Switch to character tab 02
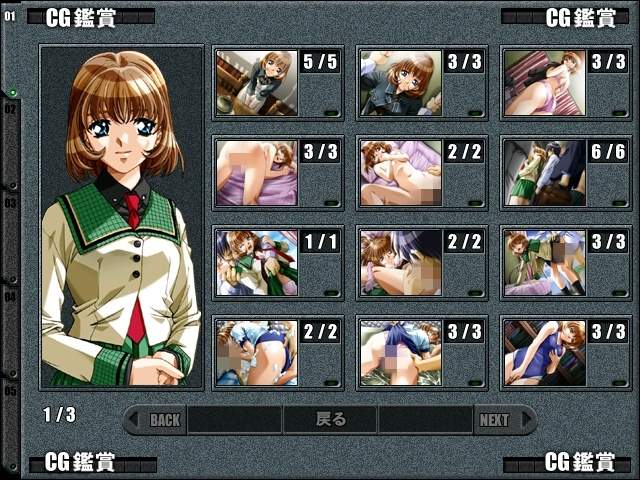The width and height of the screenshot is (640, 480). pyautogui.click(x=11, y=110)
